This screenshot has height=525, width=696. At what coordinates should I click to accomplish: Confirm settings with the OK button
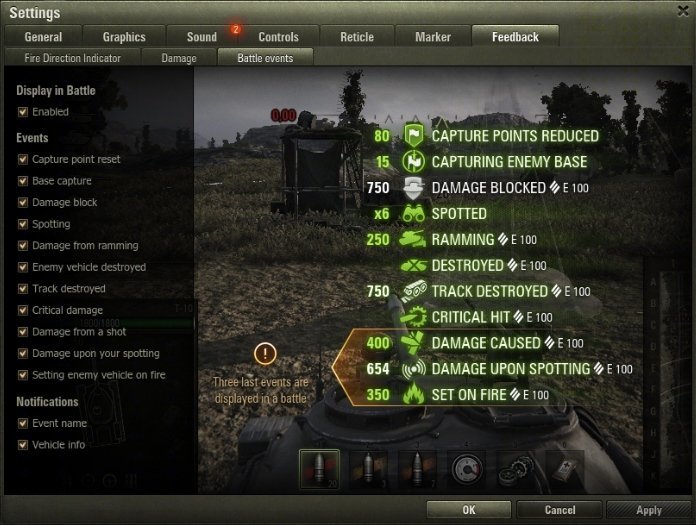coord(469,510)
